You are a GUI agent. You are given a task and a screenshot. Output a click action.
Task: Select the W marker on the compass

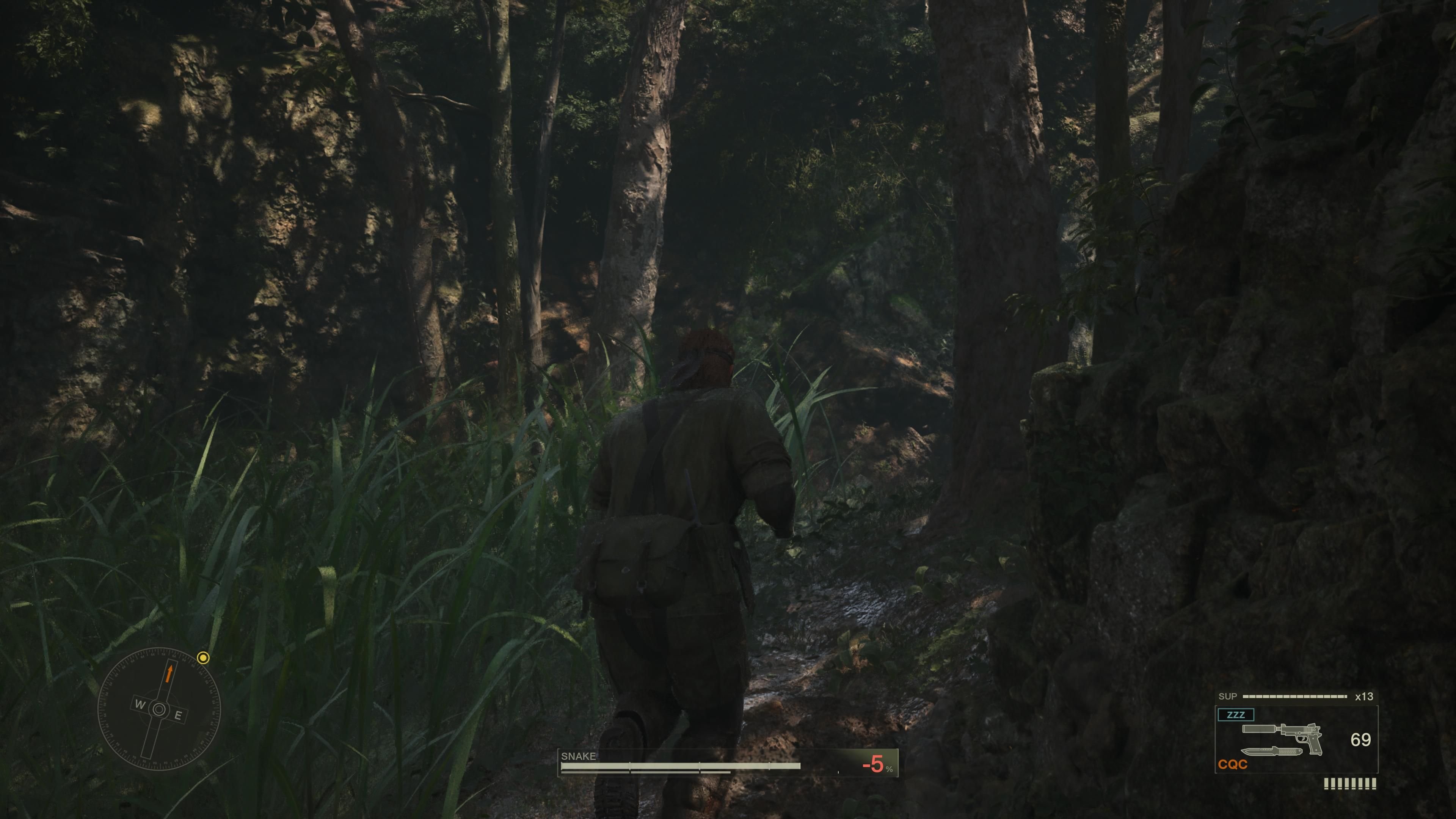coord(140,705)
